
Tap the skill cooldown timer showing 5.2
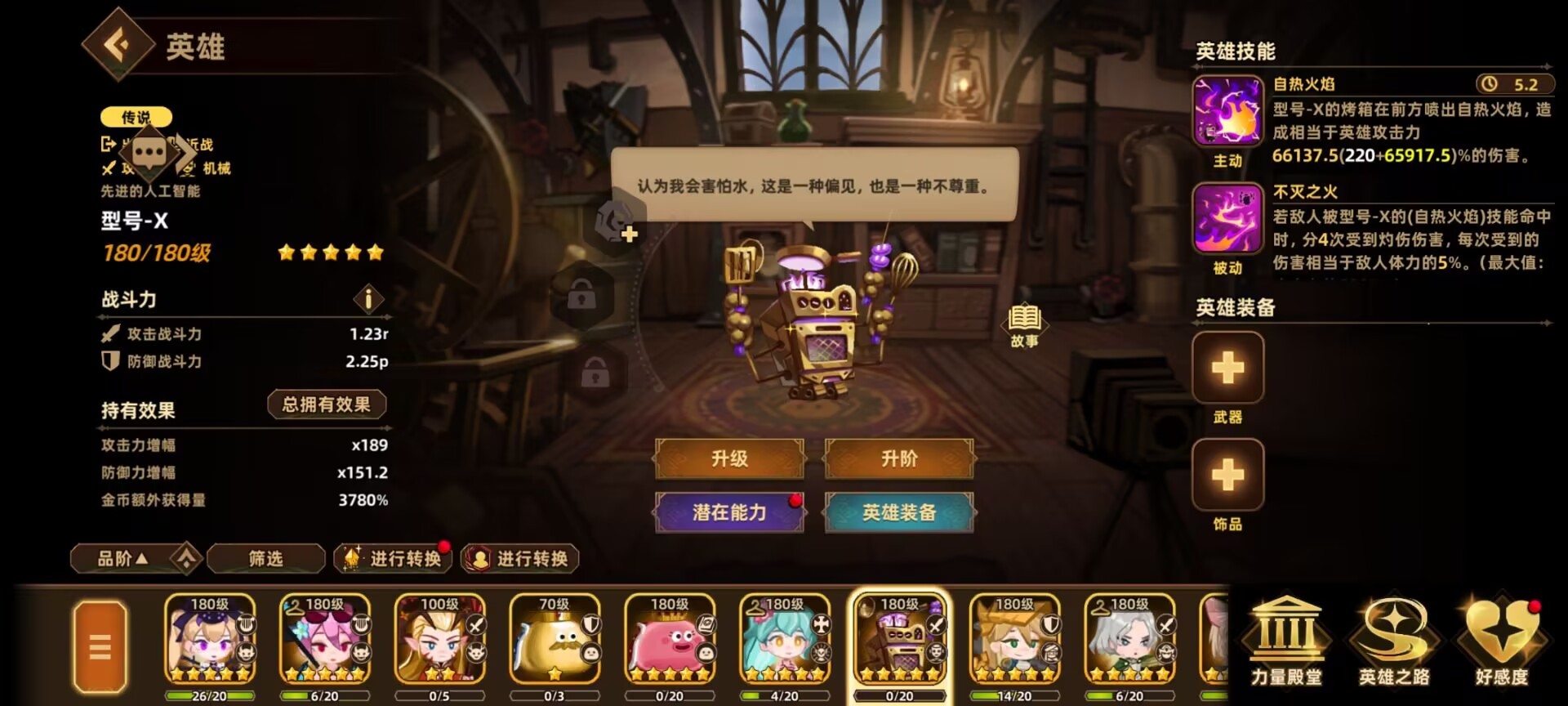[1515, 84]
